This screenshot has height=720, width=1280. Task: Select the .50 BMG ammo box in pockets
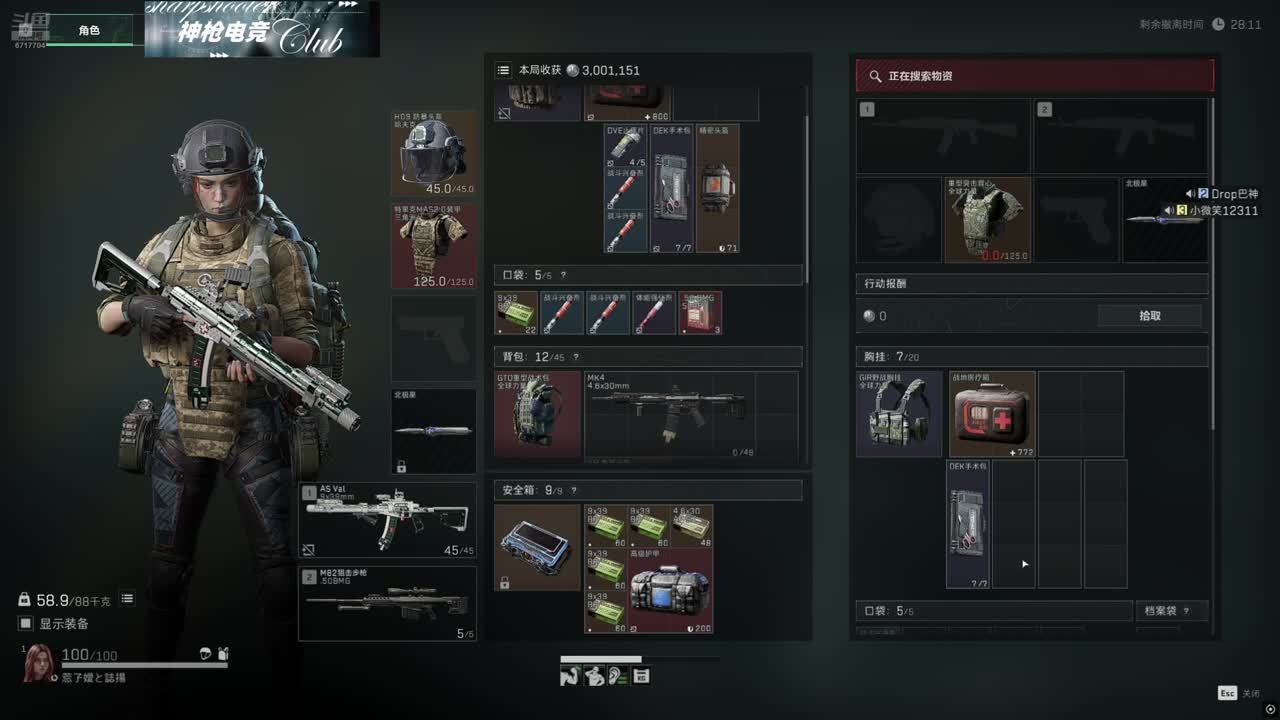tap(701, 313)
